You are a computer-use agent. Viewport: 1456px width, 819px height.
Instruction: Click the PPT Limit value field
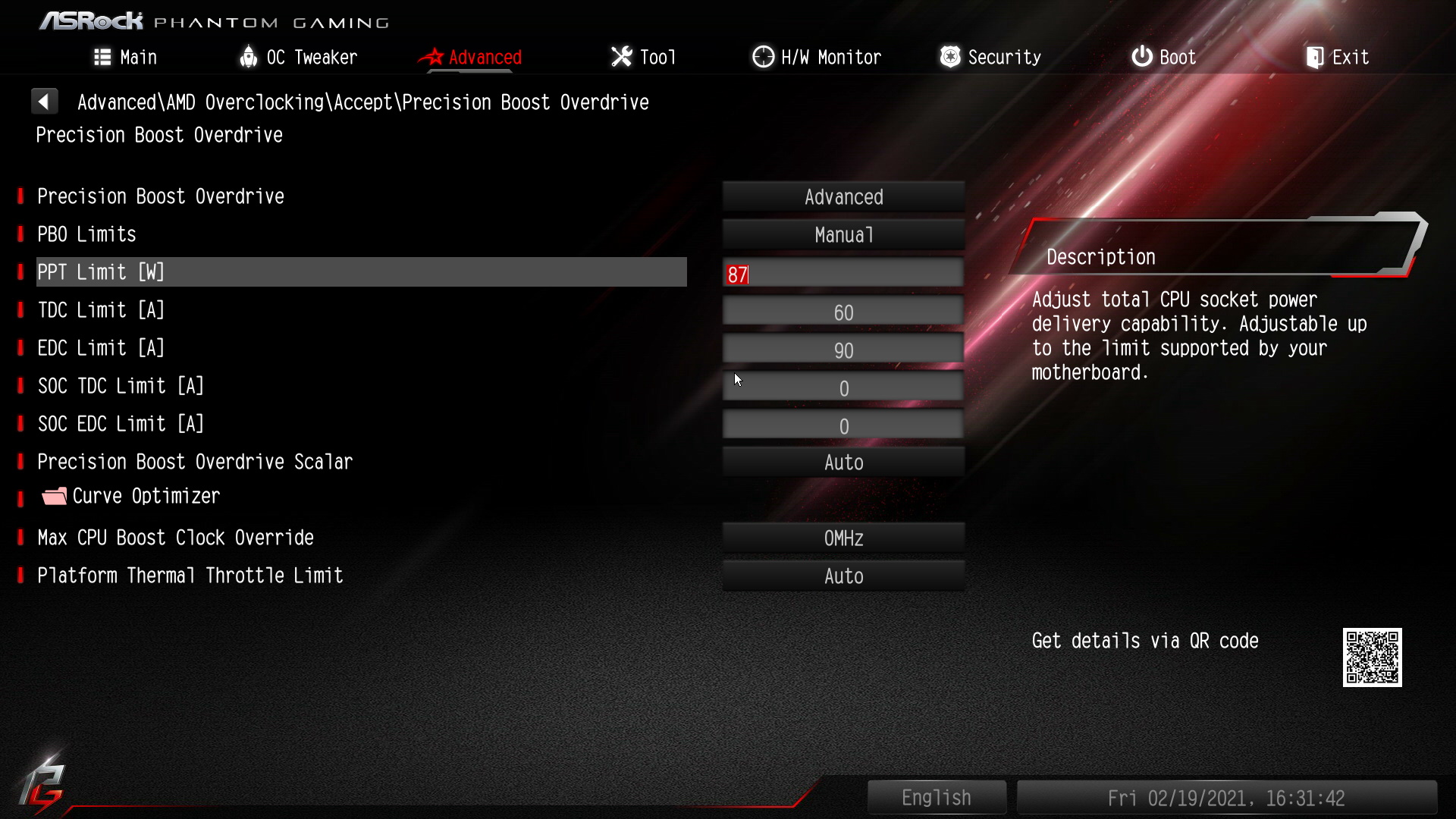click(843, 274)
